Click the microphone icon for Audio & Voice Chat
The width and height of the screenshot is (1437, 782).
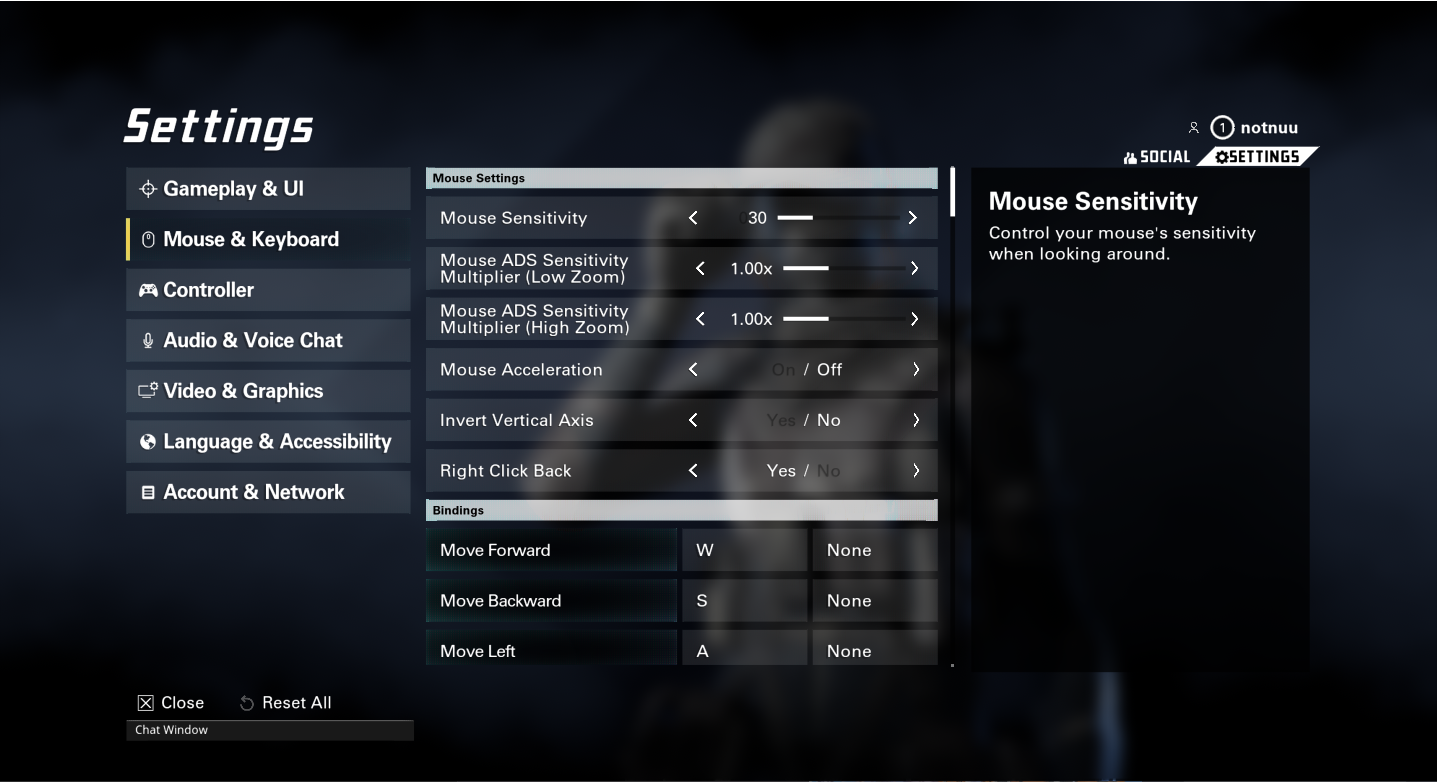pyautogui.click(x=147, y=340)
